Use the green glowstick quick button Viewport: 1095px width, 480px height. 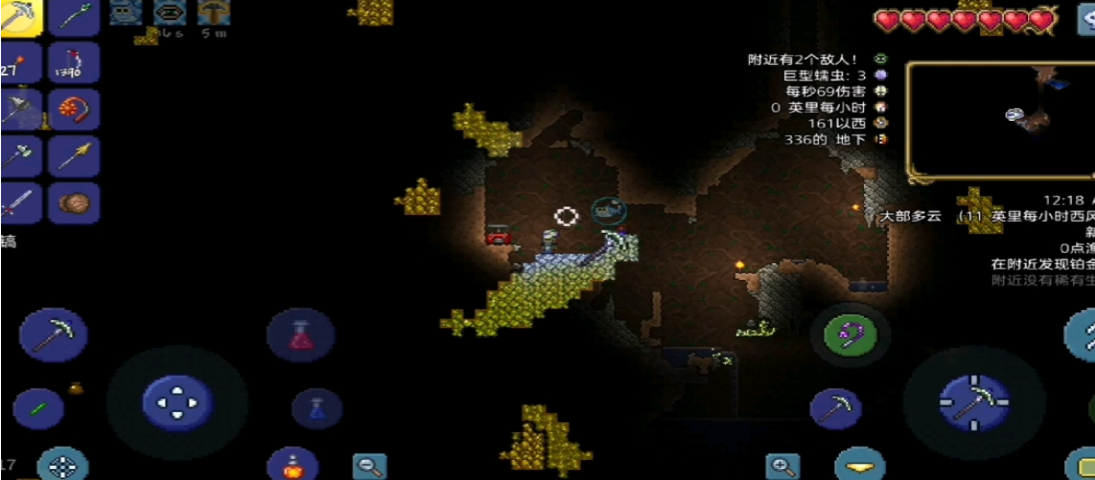pyautogui.click(x=38, y=408)
